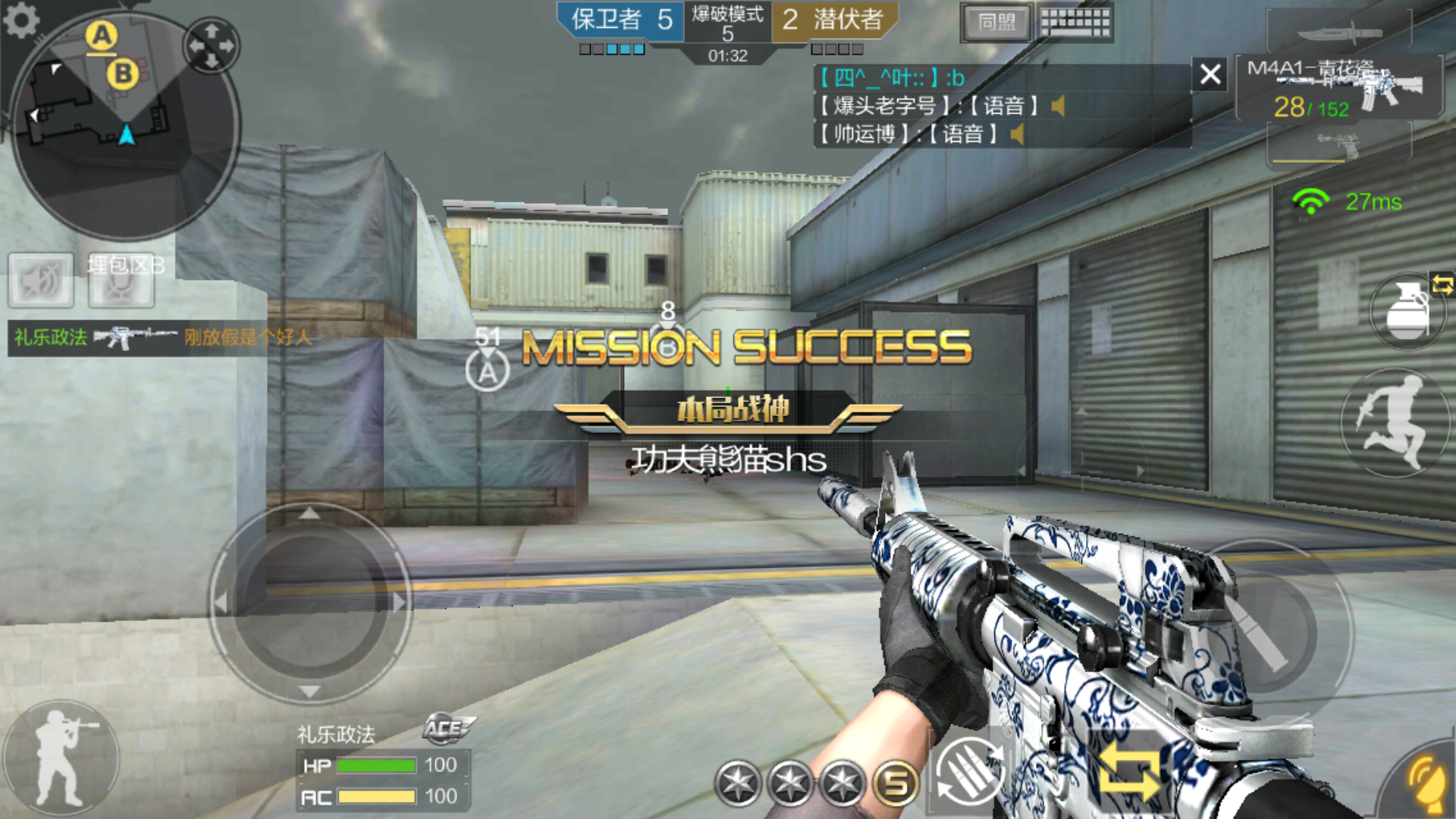Expand the minimap with the arrows button
1456x819 pixels.
click(x=212, y=45)
